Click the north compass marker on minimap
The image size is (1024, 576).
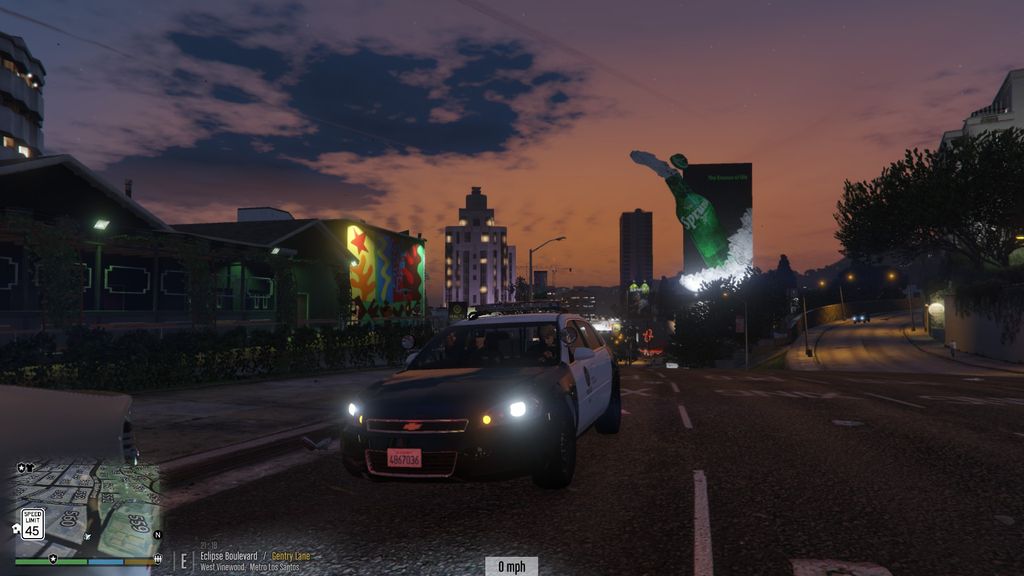coord(157,535)
